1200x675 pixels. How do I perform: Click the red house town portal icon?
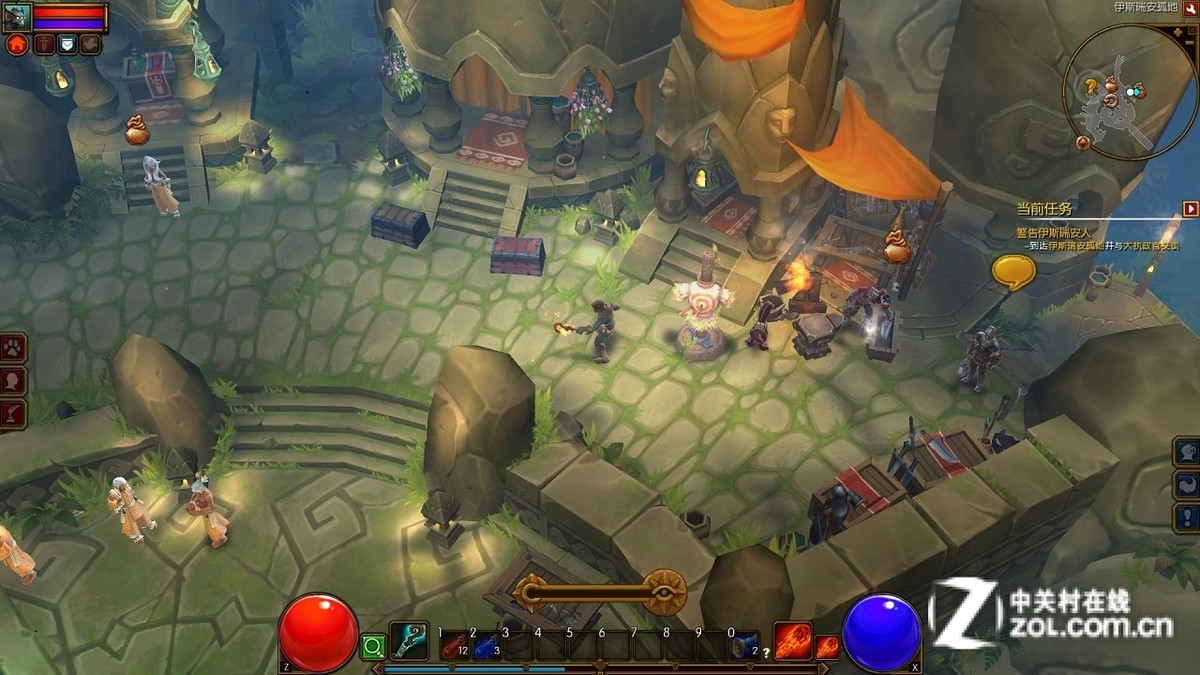(x=17, y=44)
